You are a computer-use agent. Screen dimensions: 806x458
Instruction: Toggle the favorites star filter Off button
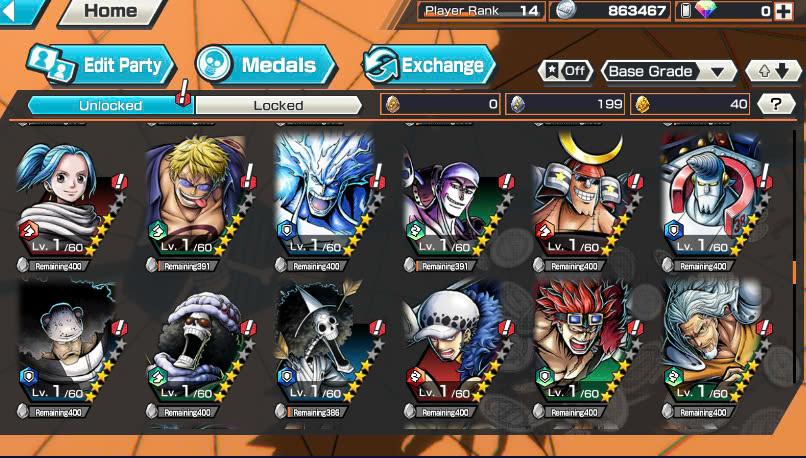click(x=564, y=72)
